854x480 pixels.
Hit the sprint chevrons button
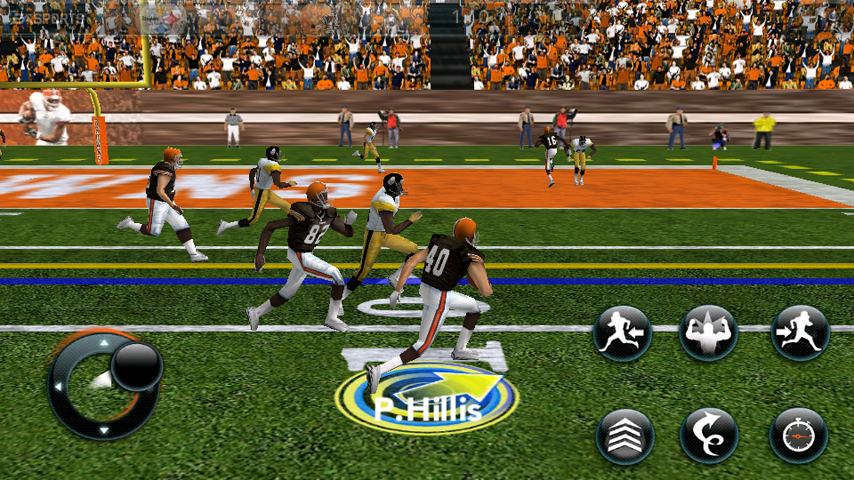click(x=625, y=436)
